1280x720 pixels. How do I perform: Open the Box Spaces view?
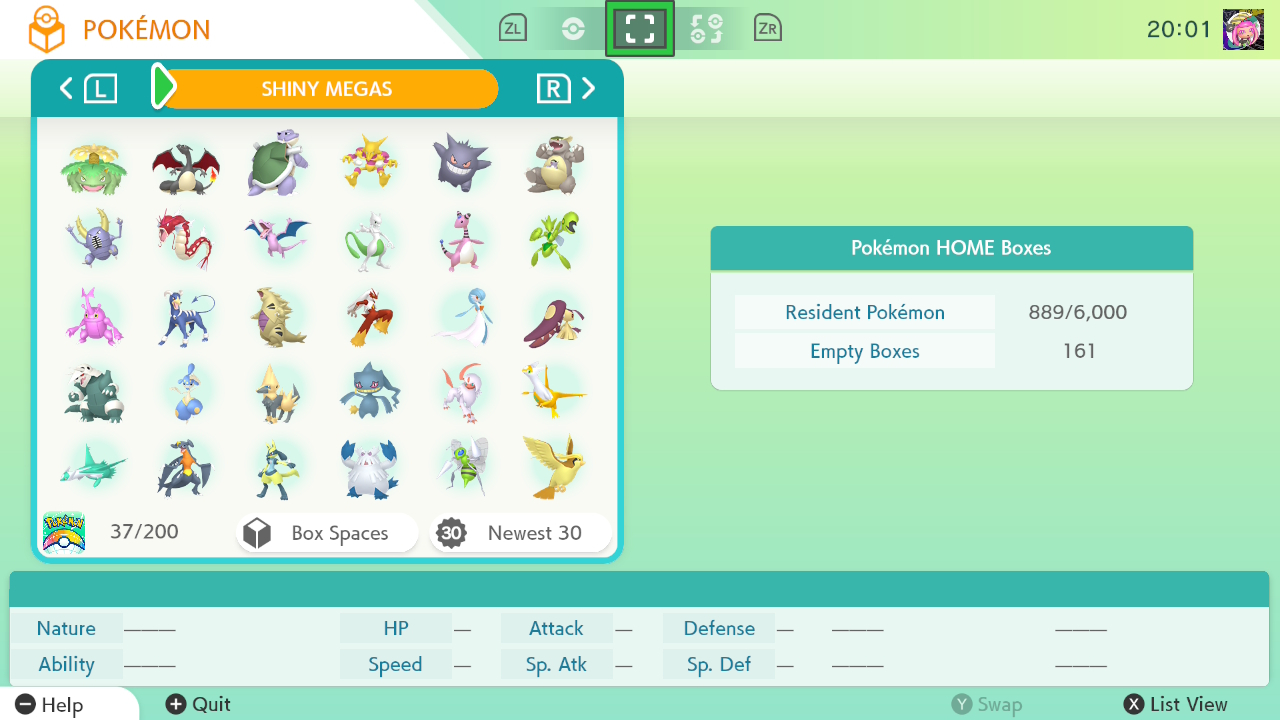coord(327,533)
